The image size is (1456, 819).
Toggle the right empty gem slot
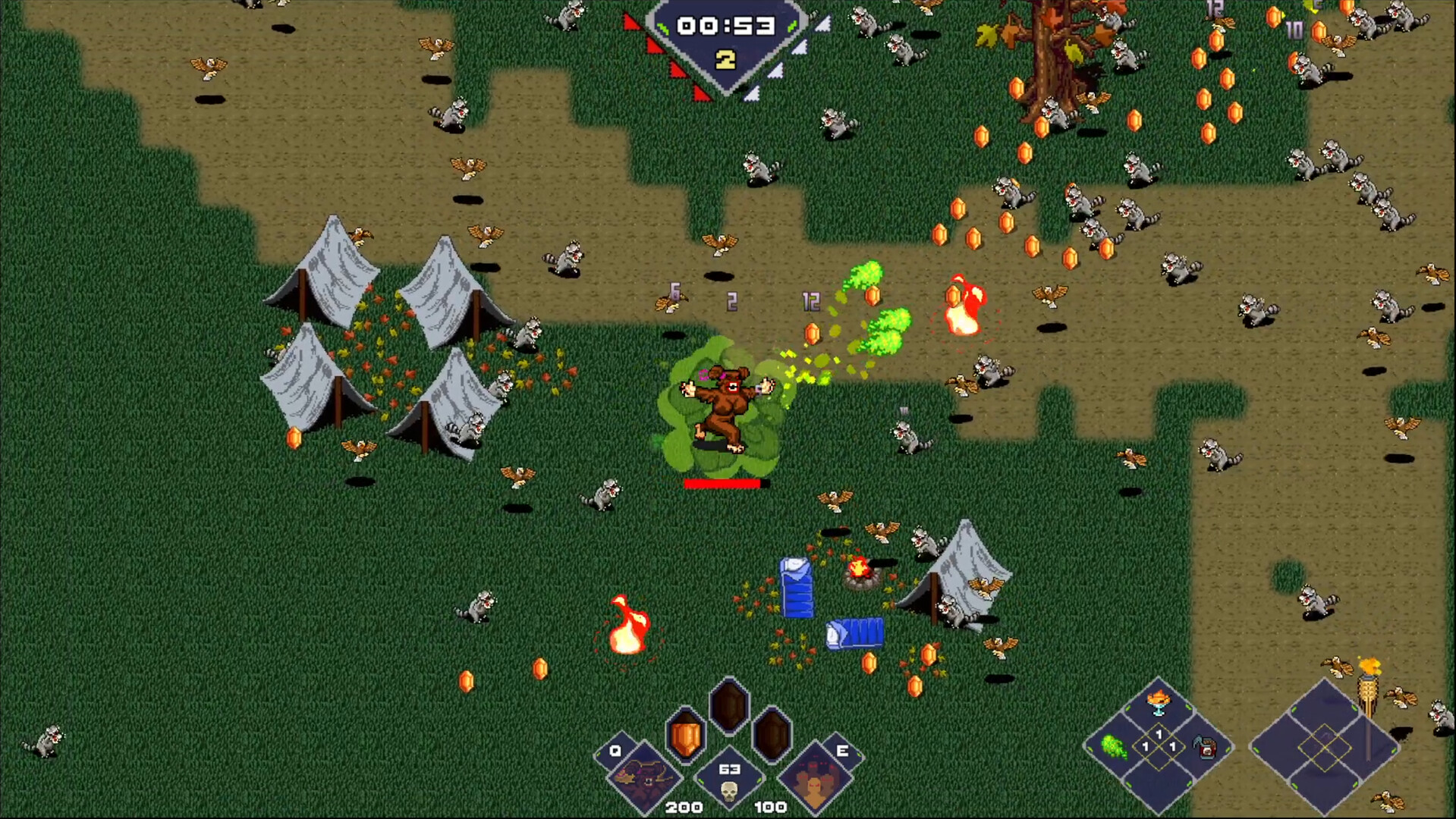point(770,734)
